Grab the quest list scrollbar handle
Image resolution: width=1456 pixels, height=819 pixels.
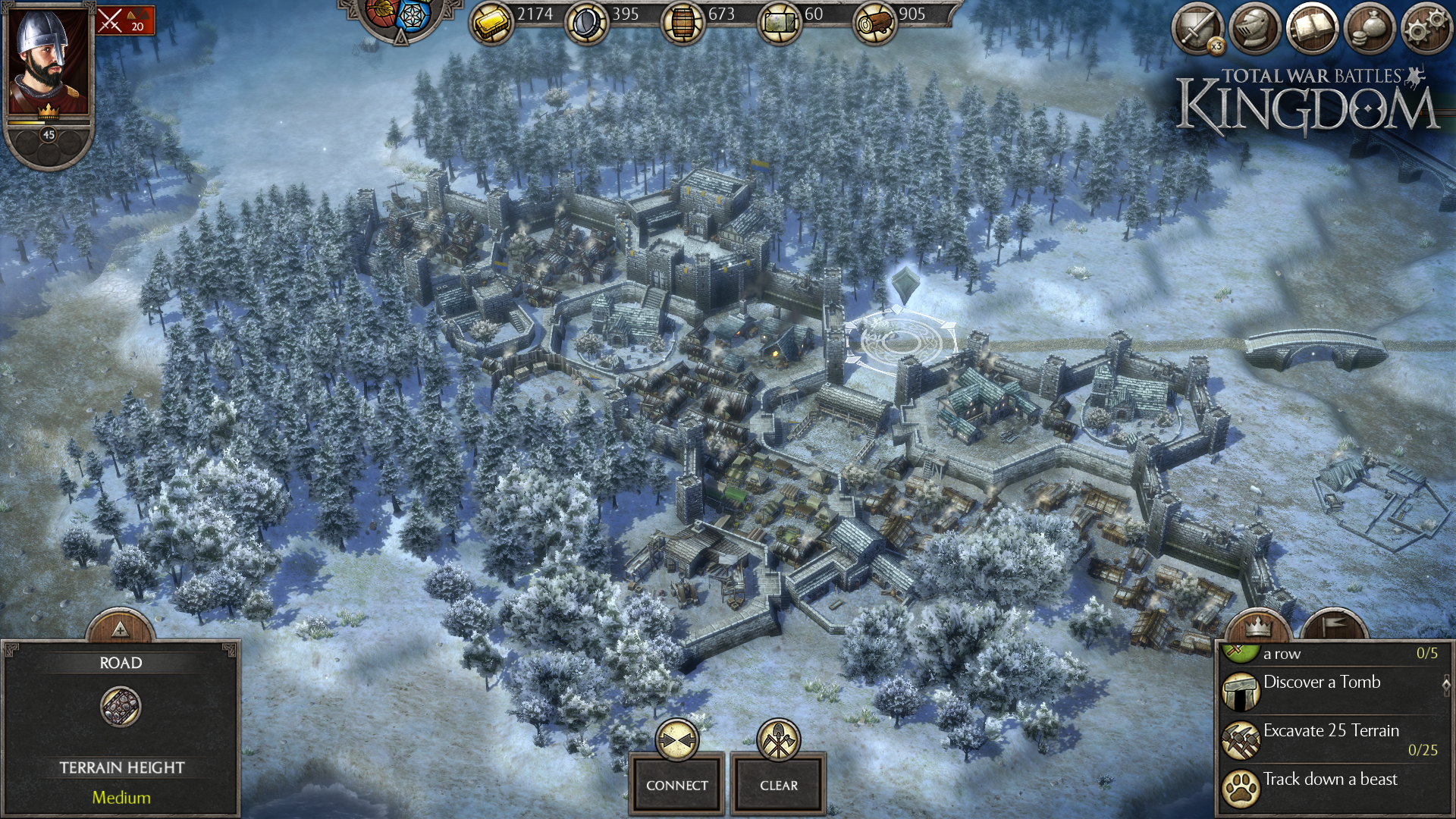[1446, 684]
